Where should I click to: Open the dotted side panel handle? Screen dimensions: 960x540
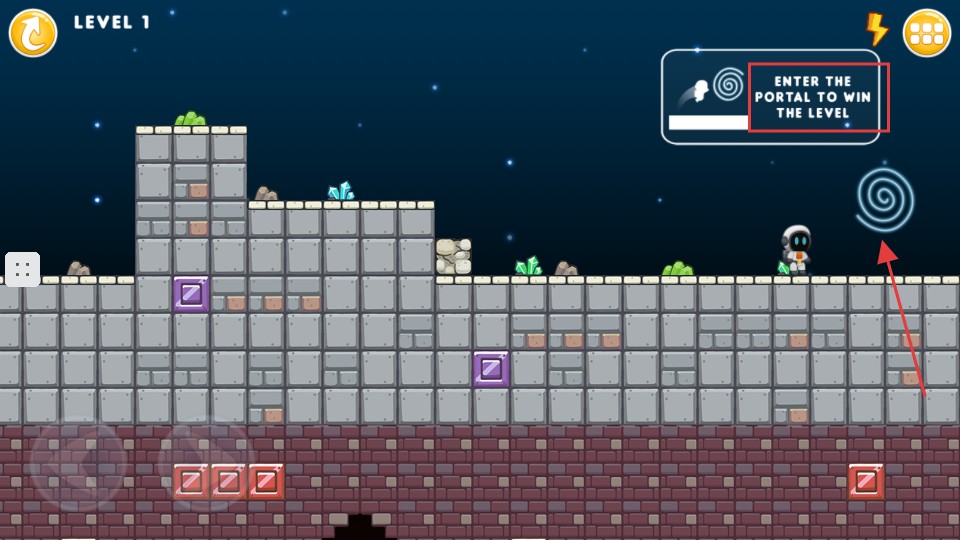(22, 269)
